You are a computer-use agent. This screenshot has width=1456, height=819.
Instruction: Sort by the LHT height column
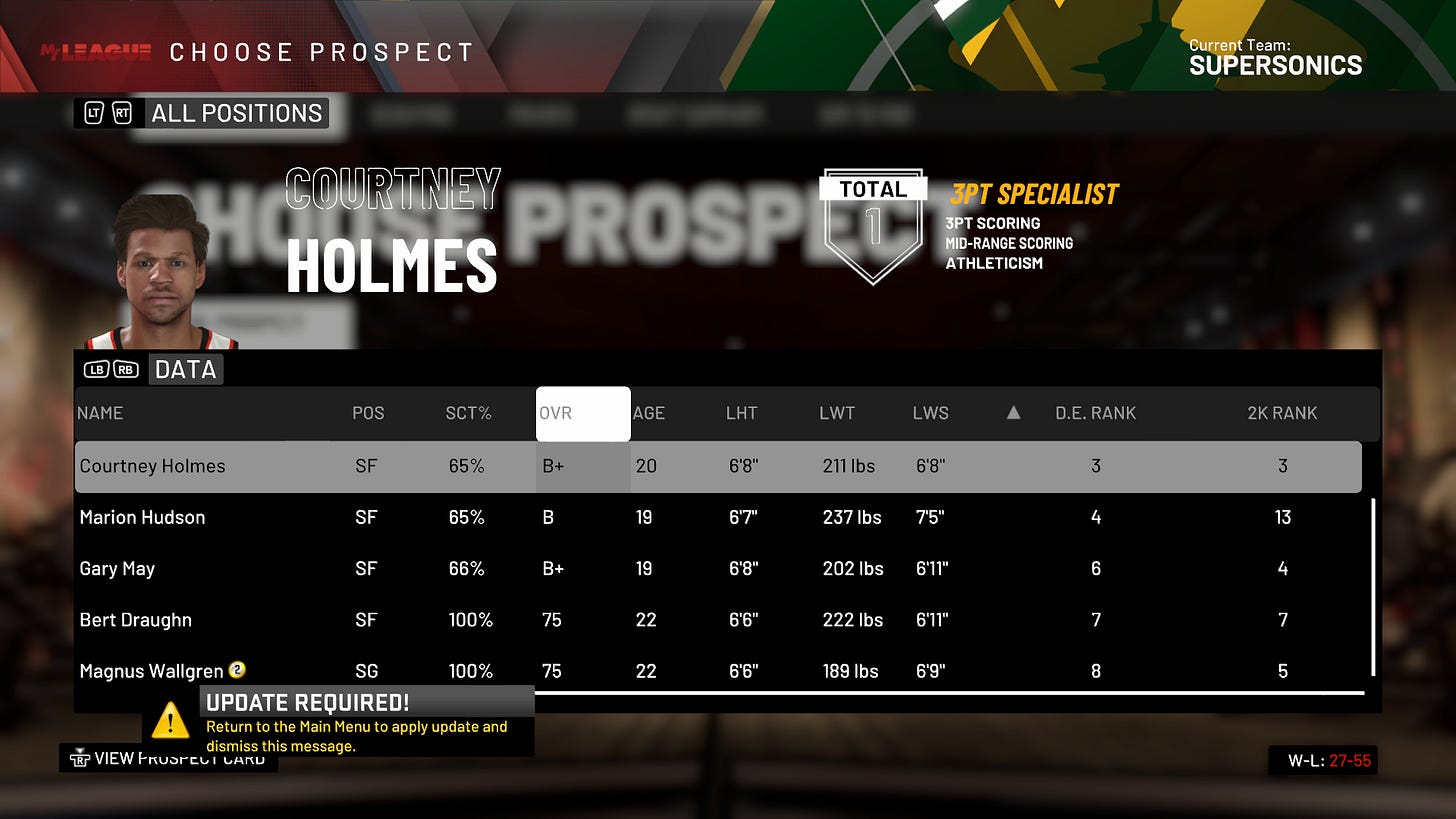click(x=742, y=413)
